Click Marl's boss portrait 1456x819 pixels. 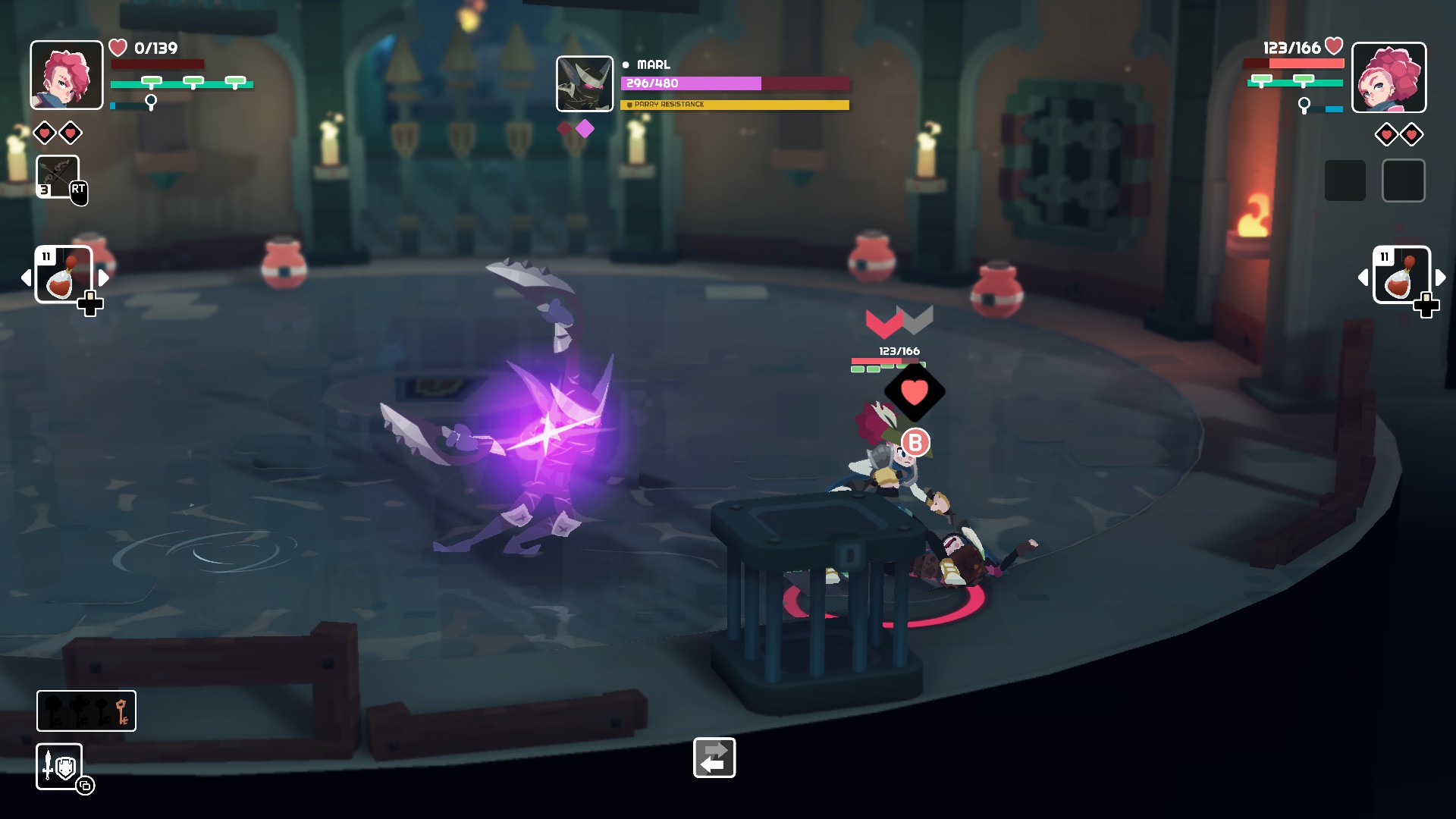click(585, 84)
